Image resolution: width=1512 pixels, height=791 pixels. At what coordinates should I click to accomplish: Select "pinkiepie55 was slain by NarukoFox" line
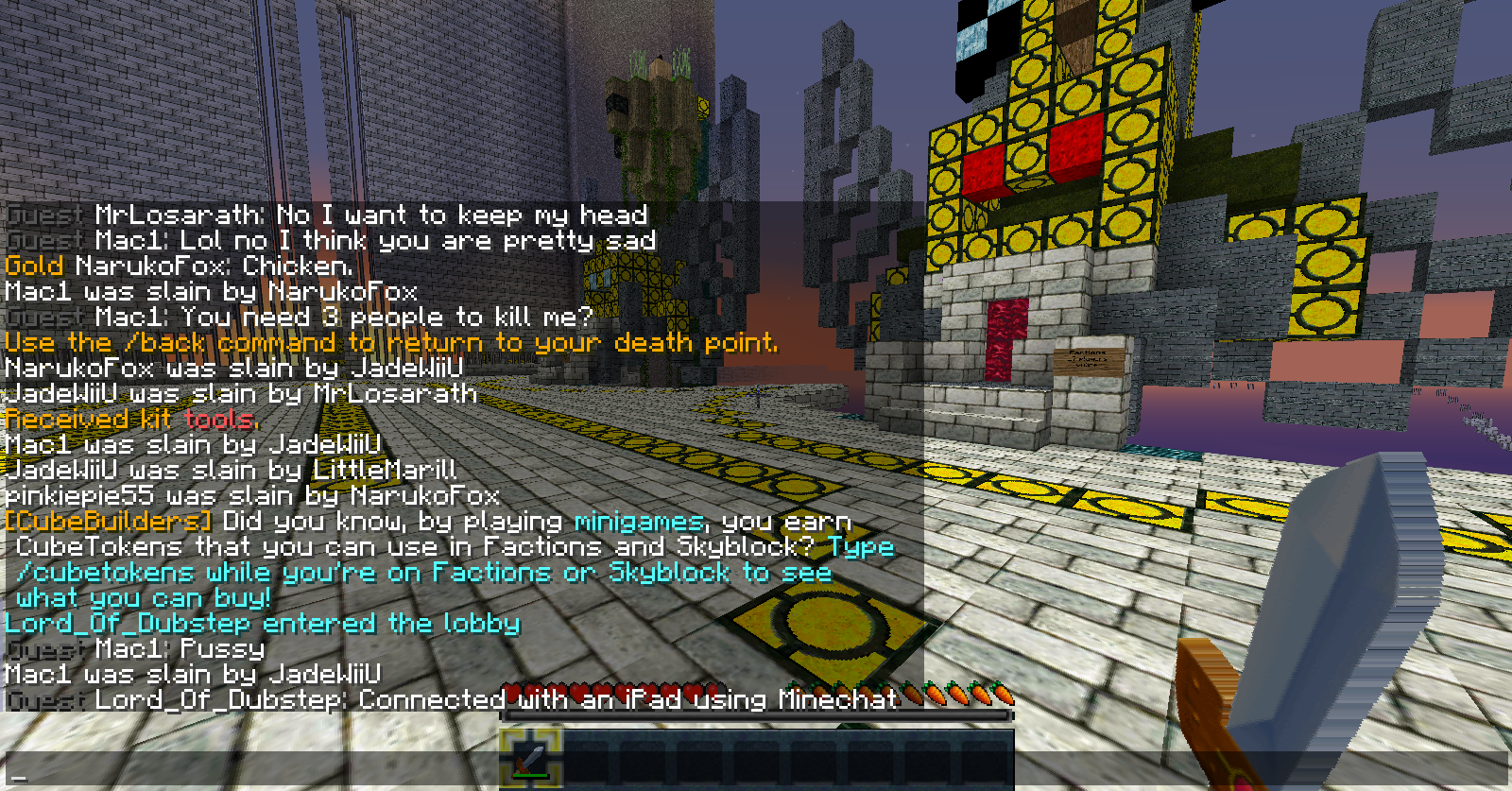[x=252, y=496]
